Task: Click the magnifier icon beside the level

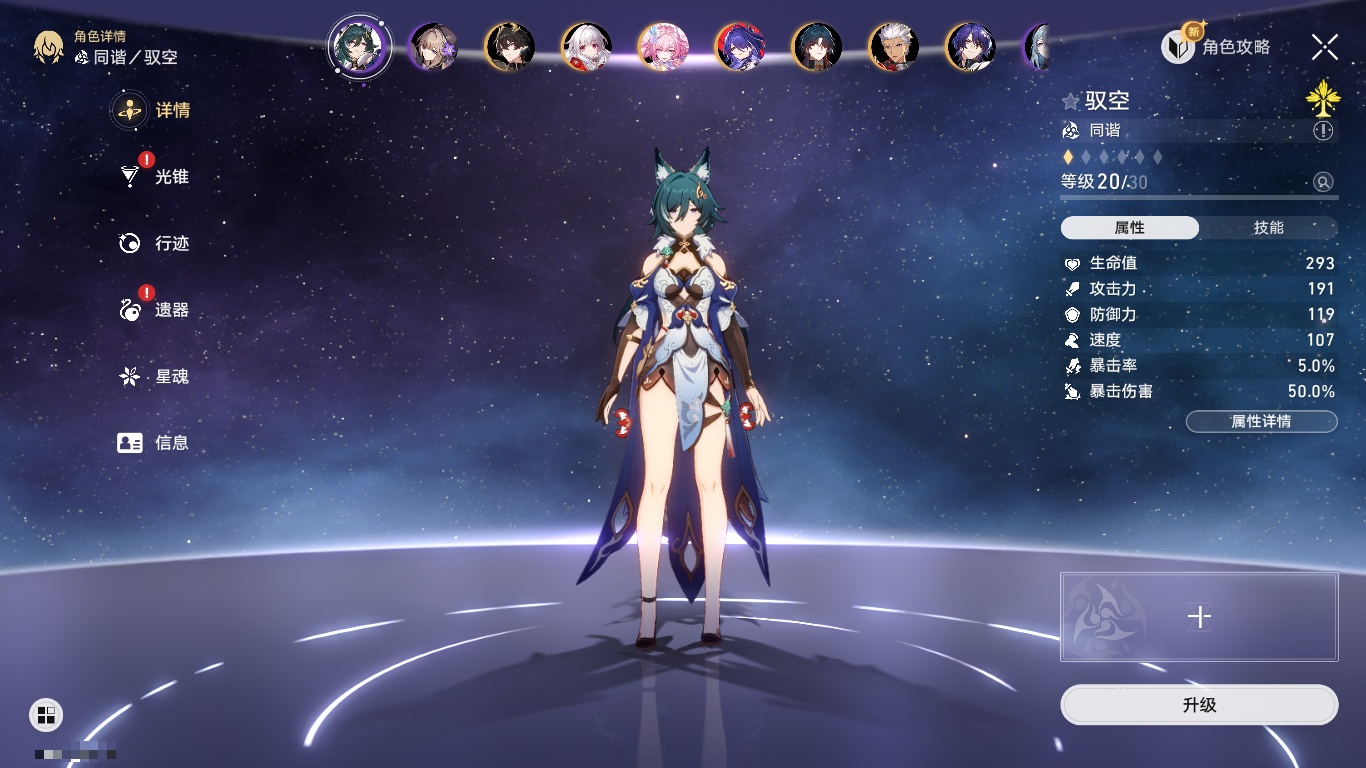Action: pos(1323,182)
